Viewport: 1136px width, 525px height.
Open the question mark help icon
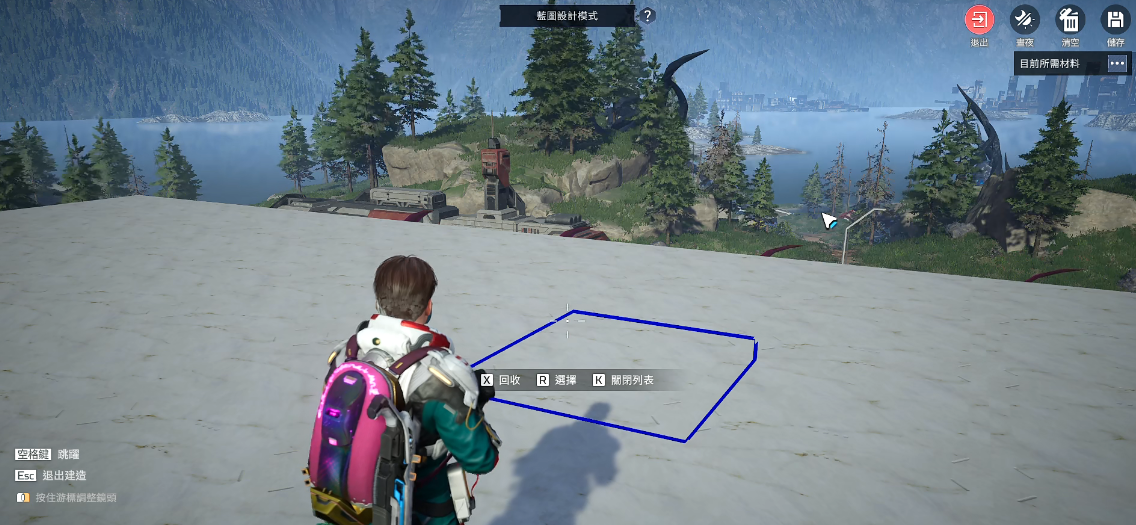648,16
